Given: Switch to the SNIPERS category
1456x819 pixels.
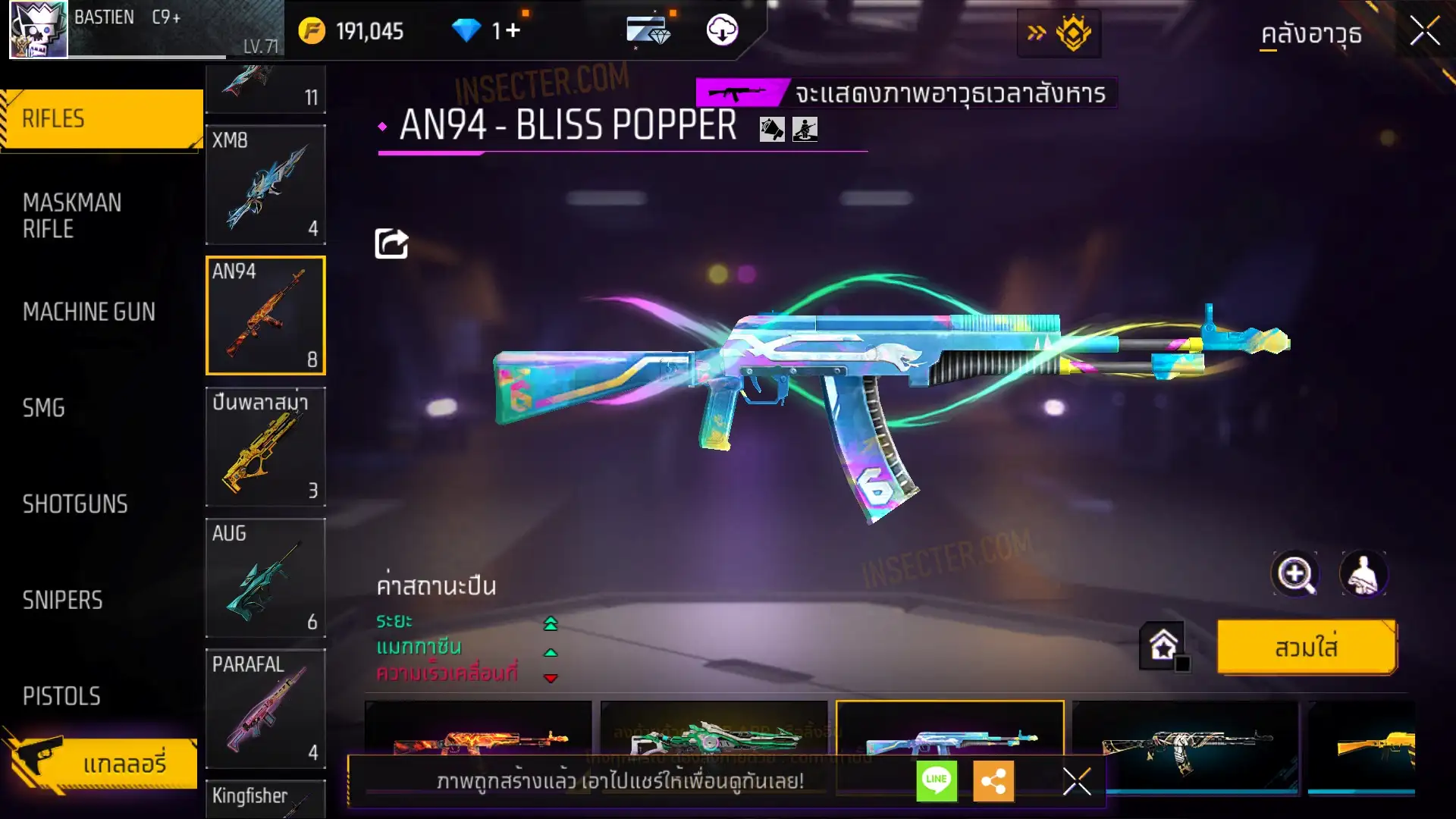Looking at the screenshot, I should coord(62,601).
